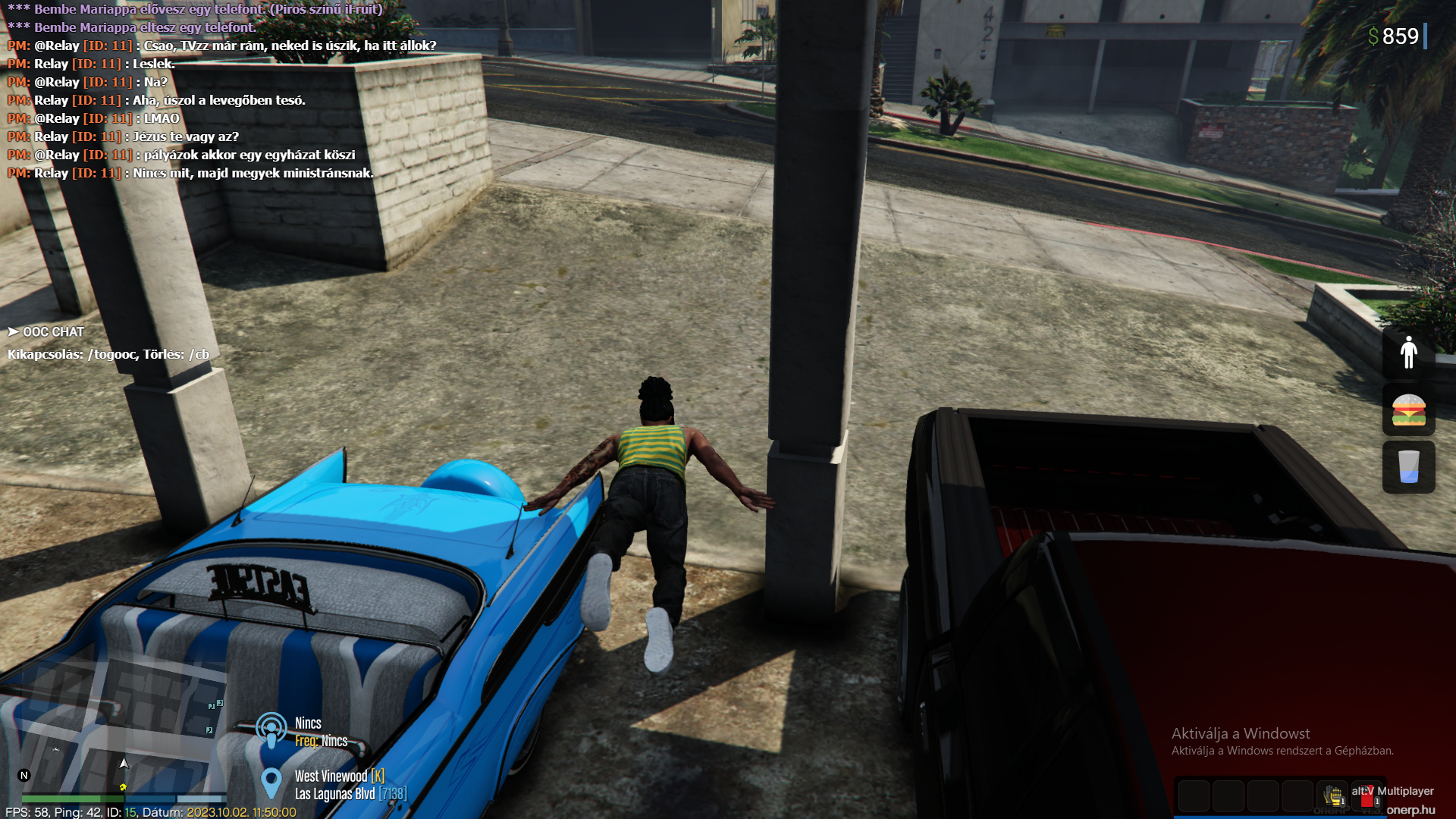This screenshot has width=1456, height=819.
Task: Select the yellow house marker on minimap
Action: pyautogui.click(x=123, y=787)
